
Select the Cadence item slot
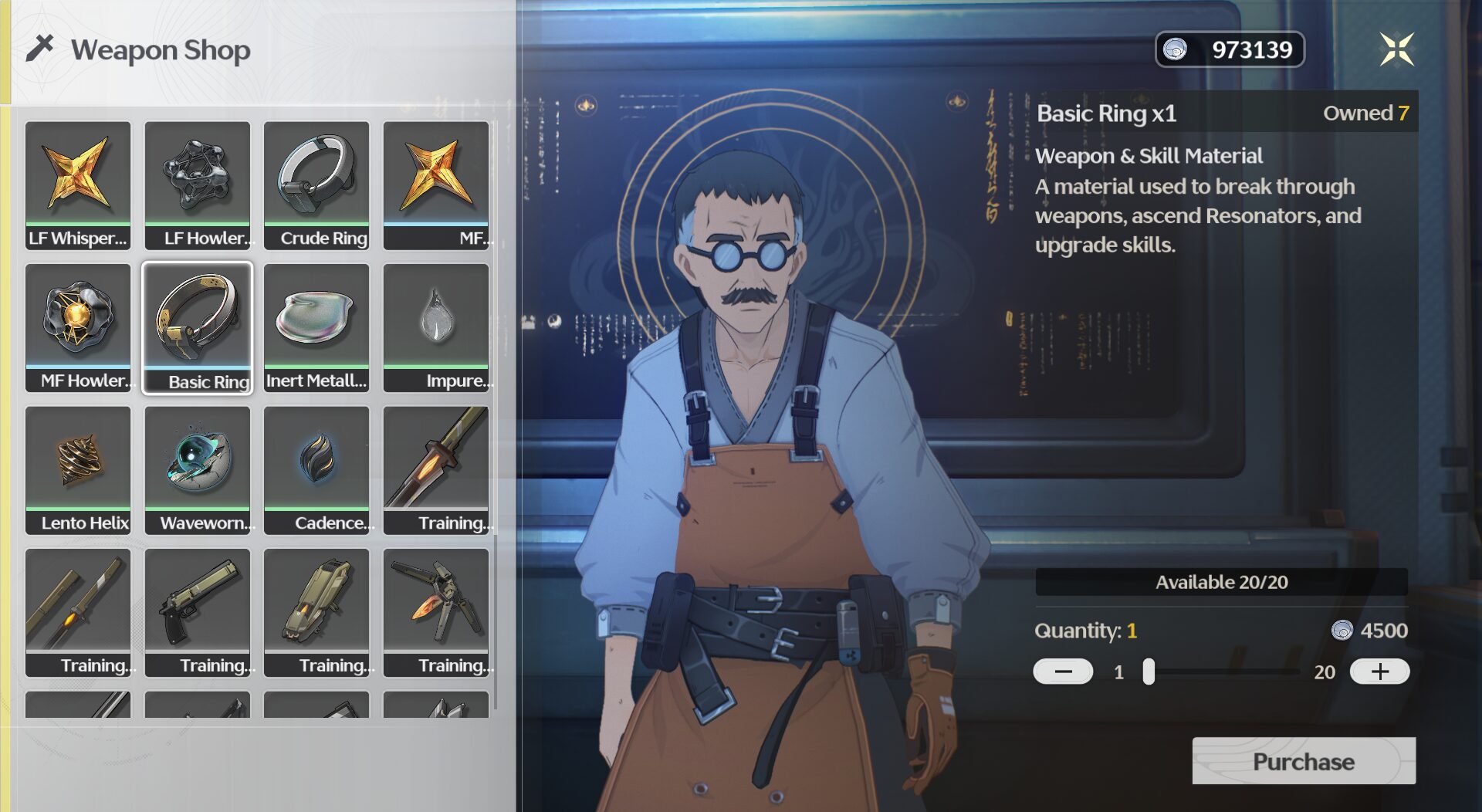coord(316,469)
